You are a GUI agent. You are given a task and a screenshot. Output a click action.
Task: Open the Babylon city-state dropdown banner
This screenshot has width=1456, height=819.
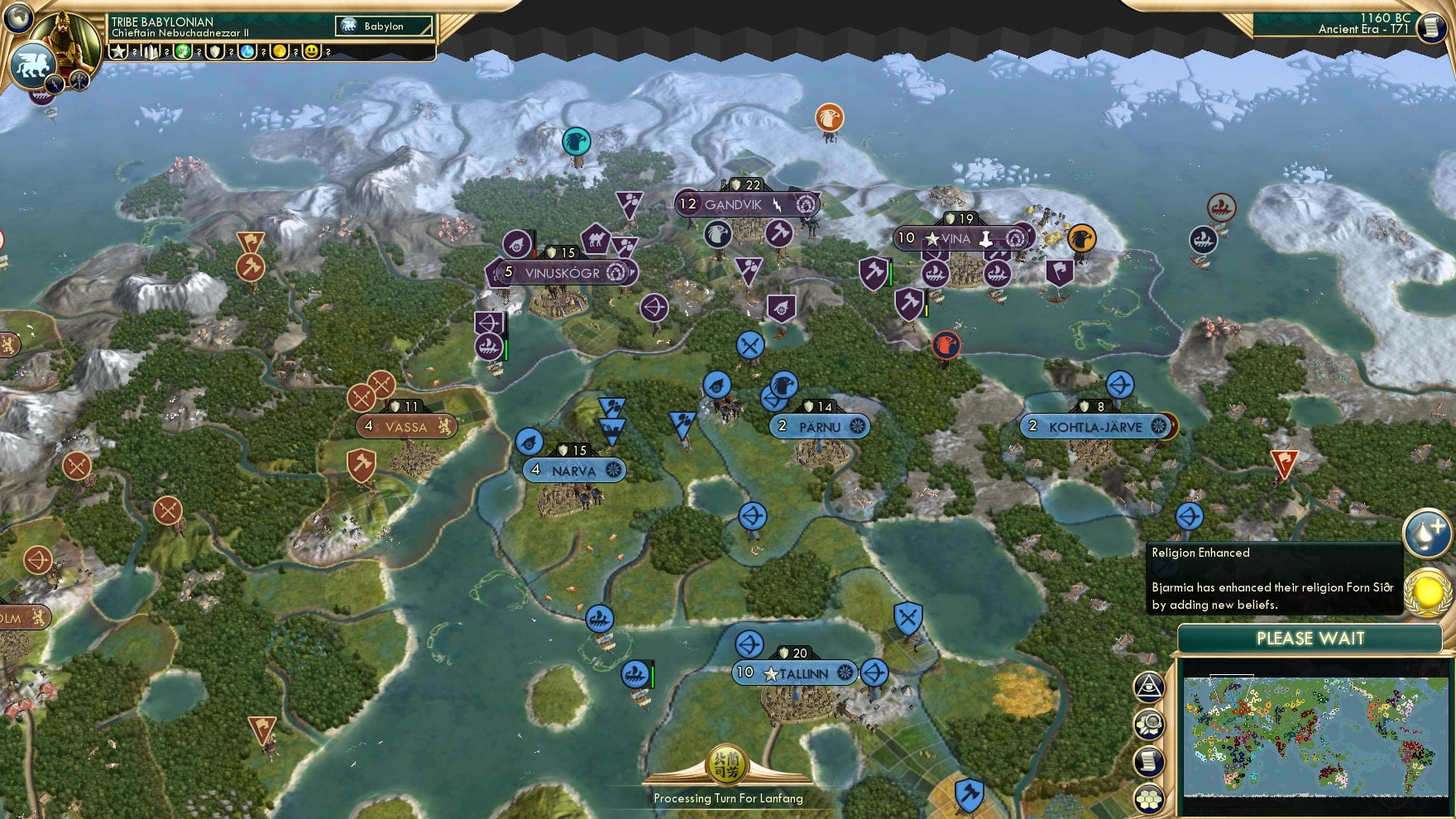point(385,26)
